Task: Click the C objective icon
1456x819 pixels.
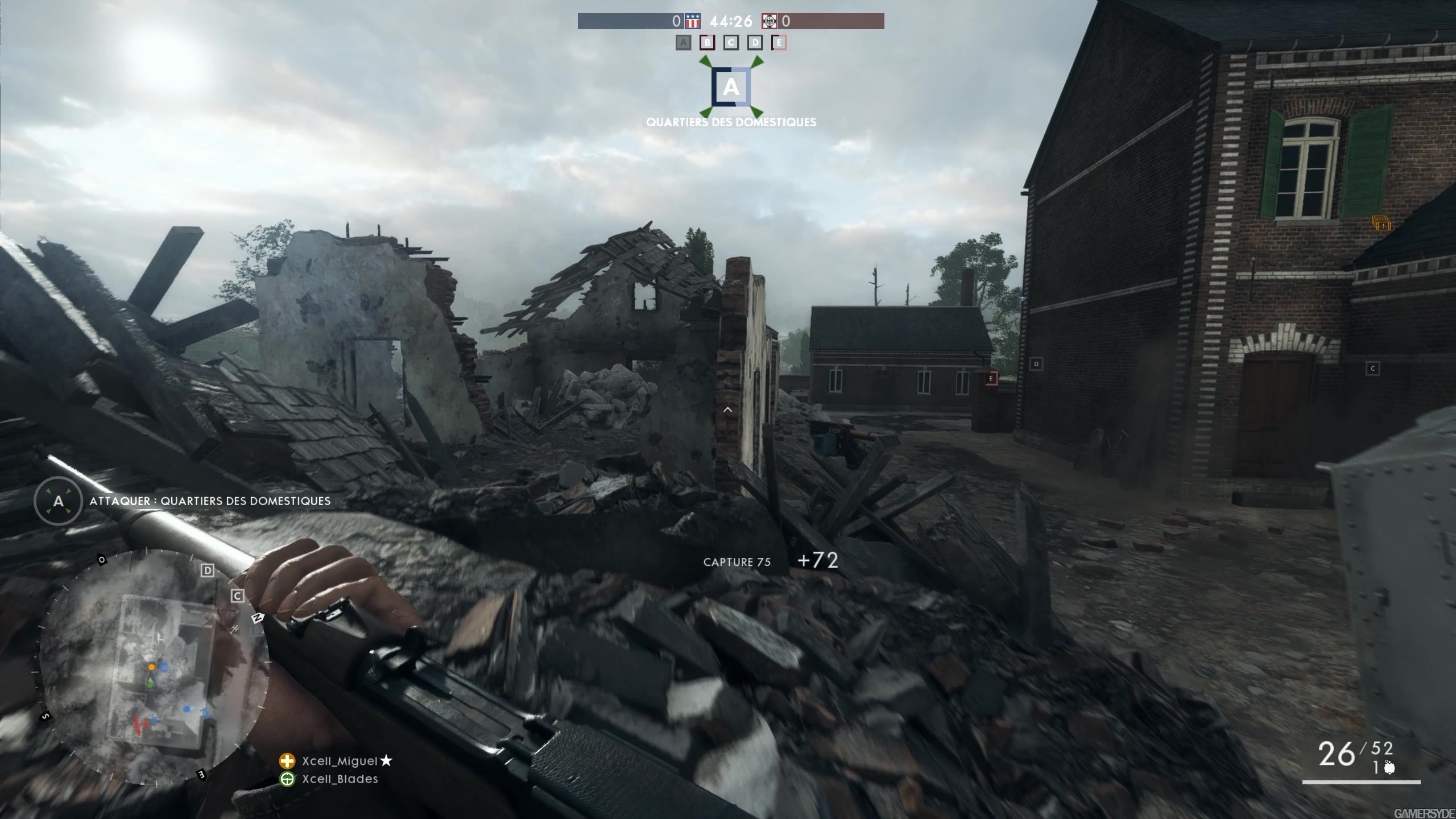Action: point(730,42)
